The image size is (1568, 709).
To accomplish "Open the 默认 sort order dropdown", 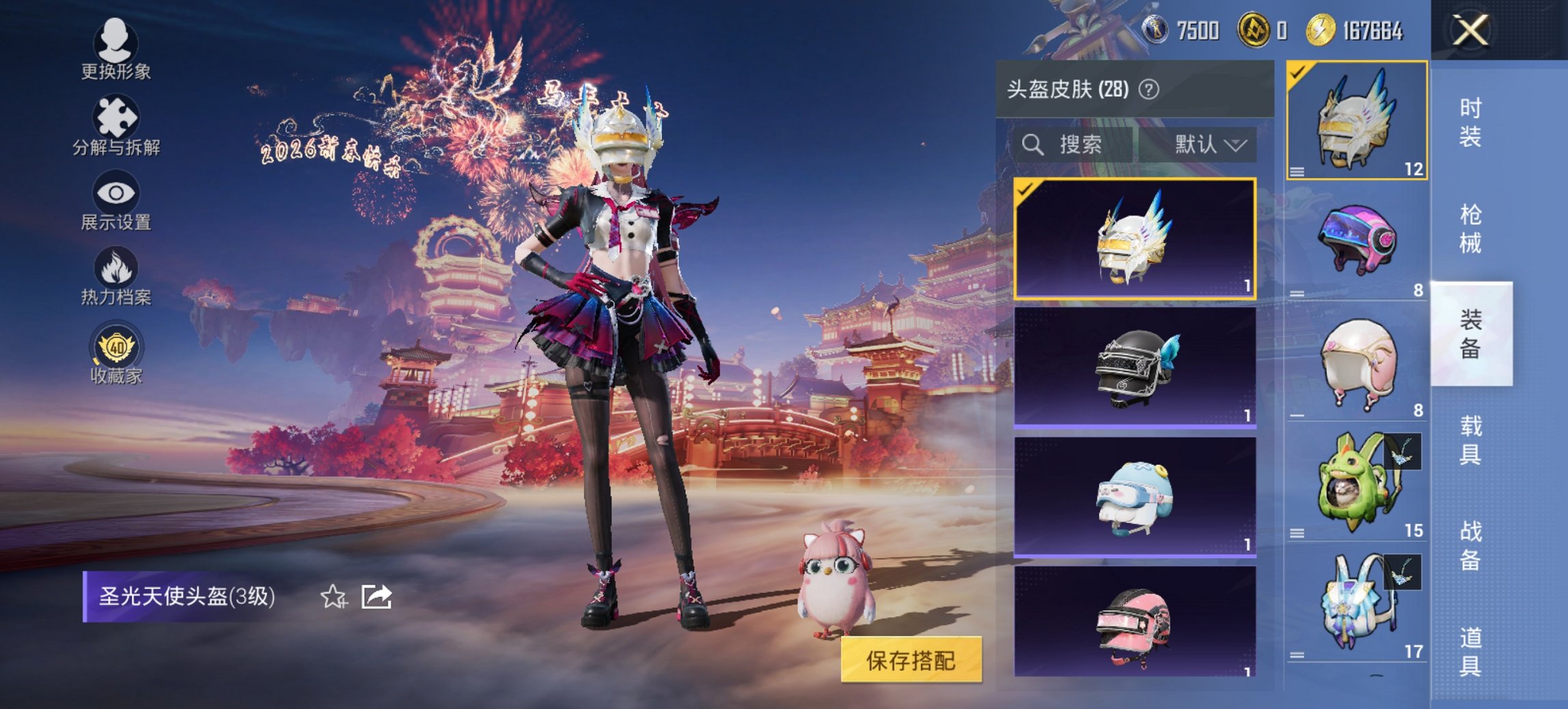I will click(x=1209, y=145).
